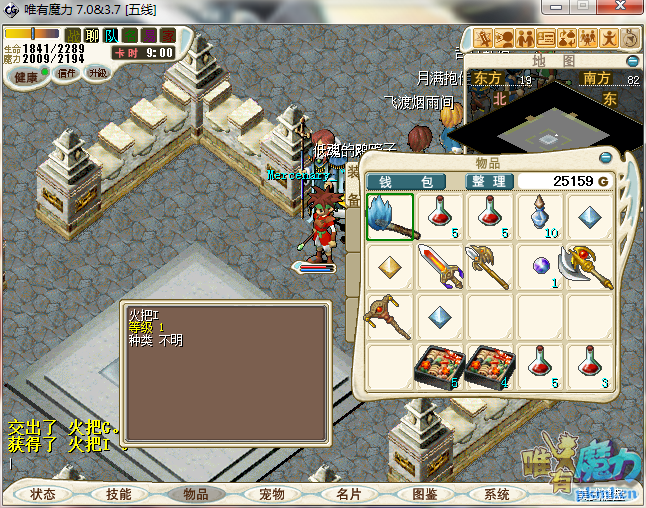
Task: Select the purple orb item slot
Action: tap(540, 267)
